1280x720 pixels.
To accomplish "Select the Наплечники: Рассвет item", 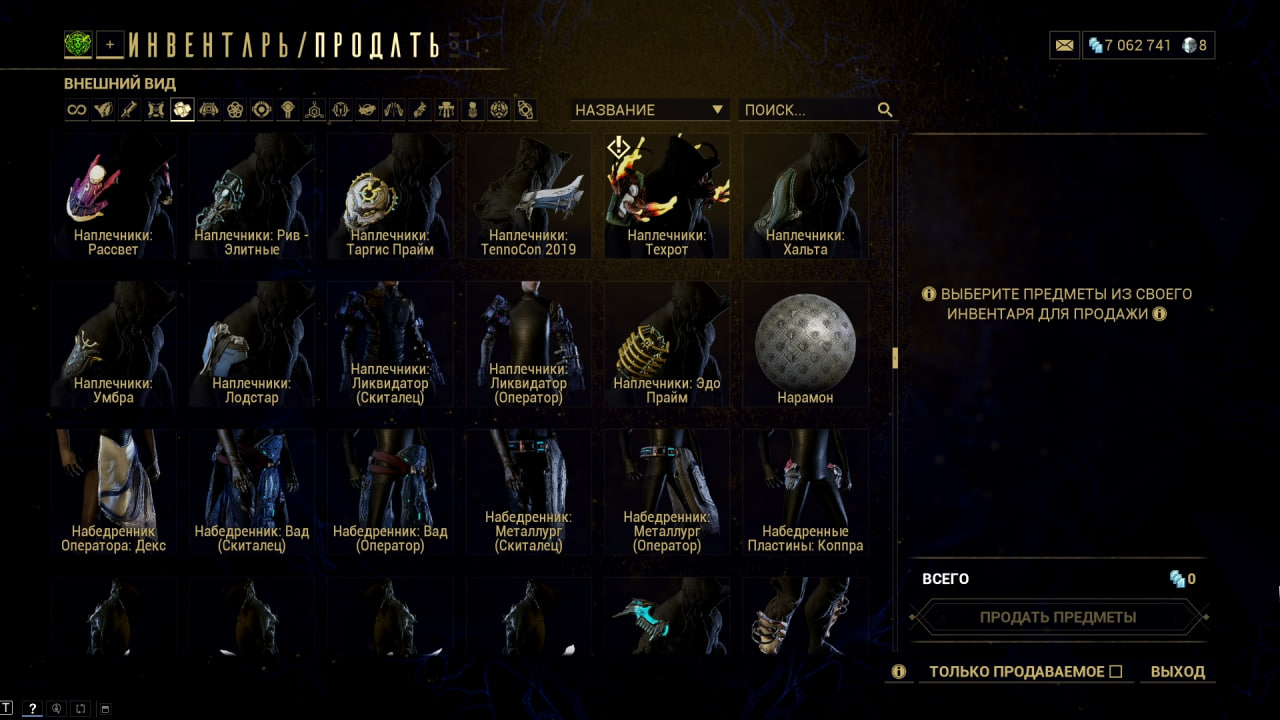I will click(113, 196).
